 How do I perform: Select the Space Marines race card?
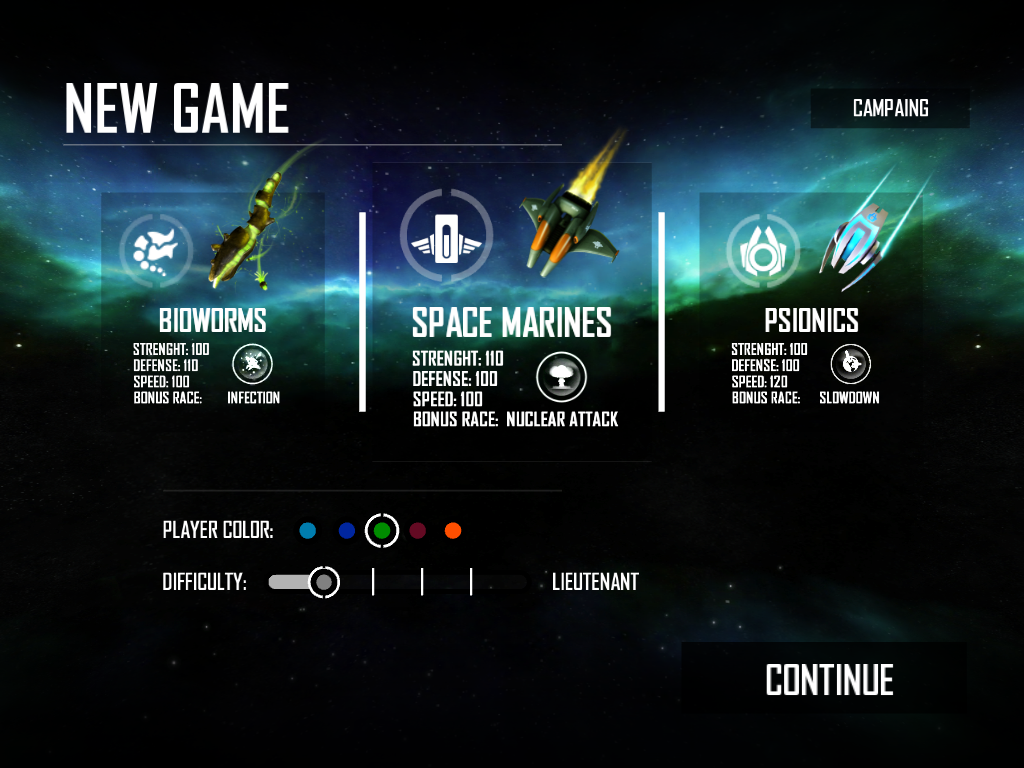click(511, 312)
